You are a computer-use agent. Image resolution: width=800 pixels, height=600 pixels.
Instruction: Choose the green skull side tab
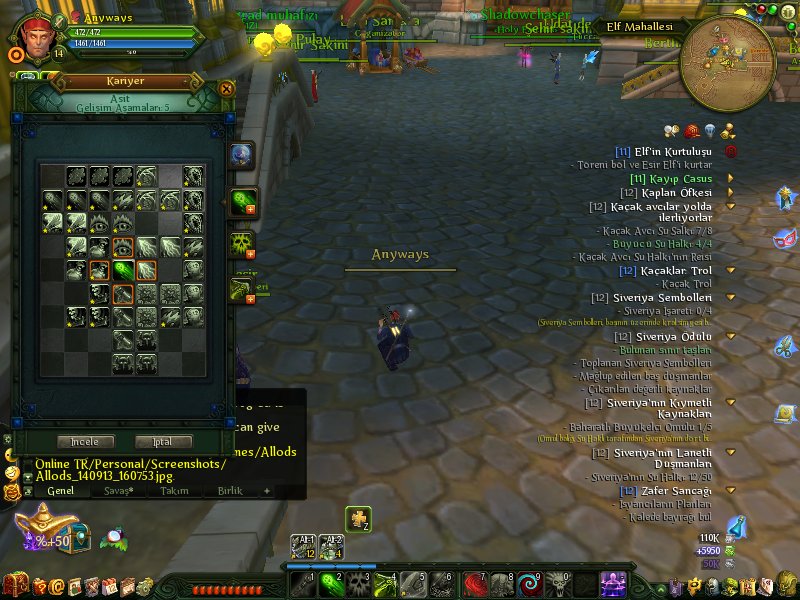[241, 243]
